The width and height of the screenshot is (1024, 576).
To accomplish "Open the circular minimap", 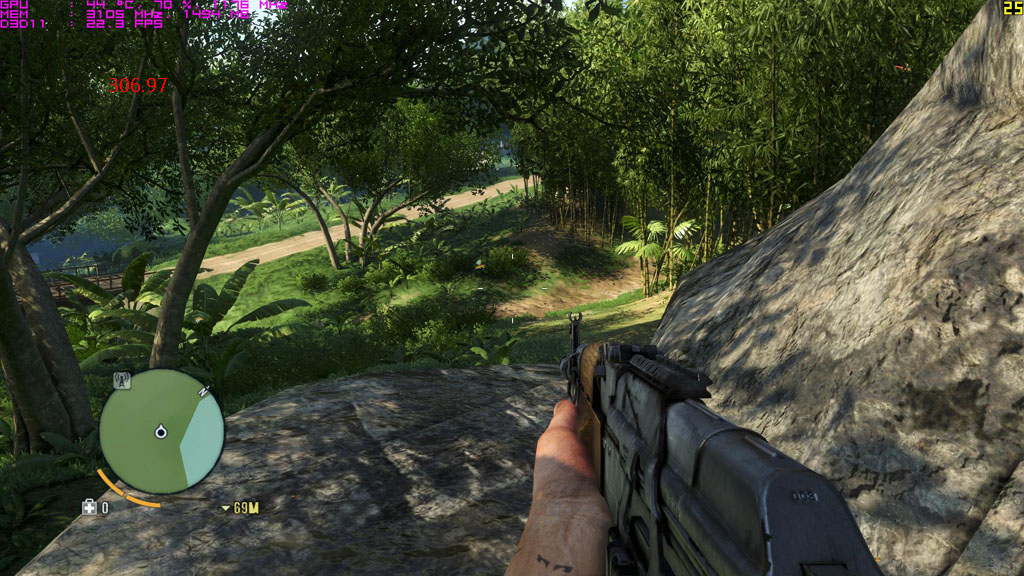I will pyautogui.click(x=161, y=431).
